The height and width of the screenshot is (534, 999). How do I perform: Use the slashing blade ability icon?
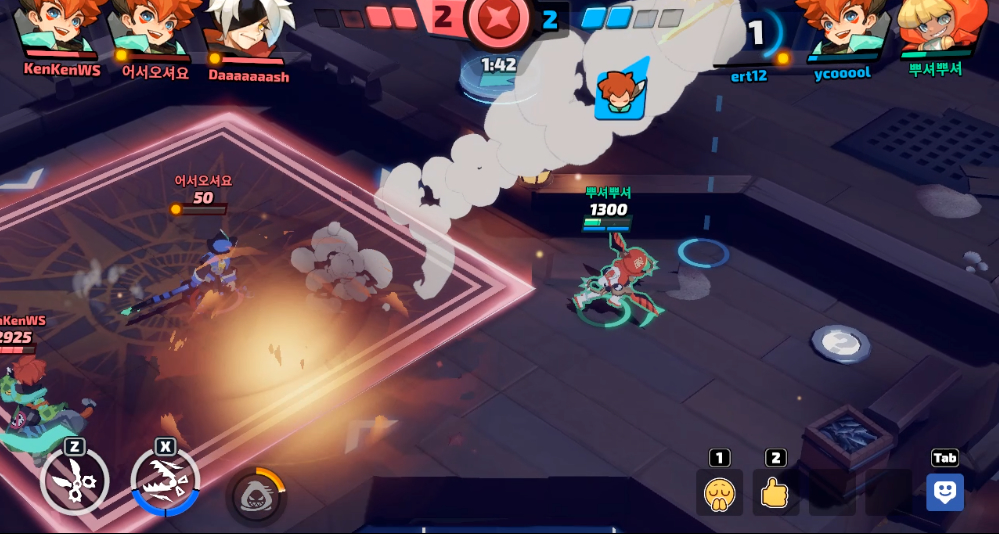click(165, 481)
